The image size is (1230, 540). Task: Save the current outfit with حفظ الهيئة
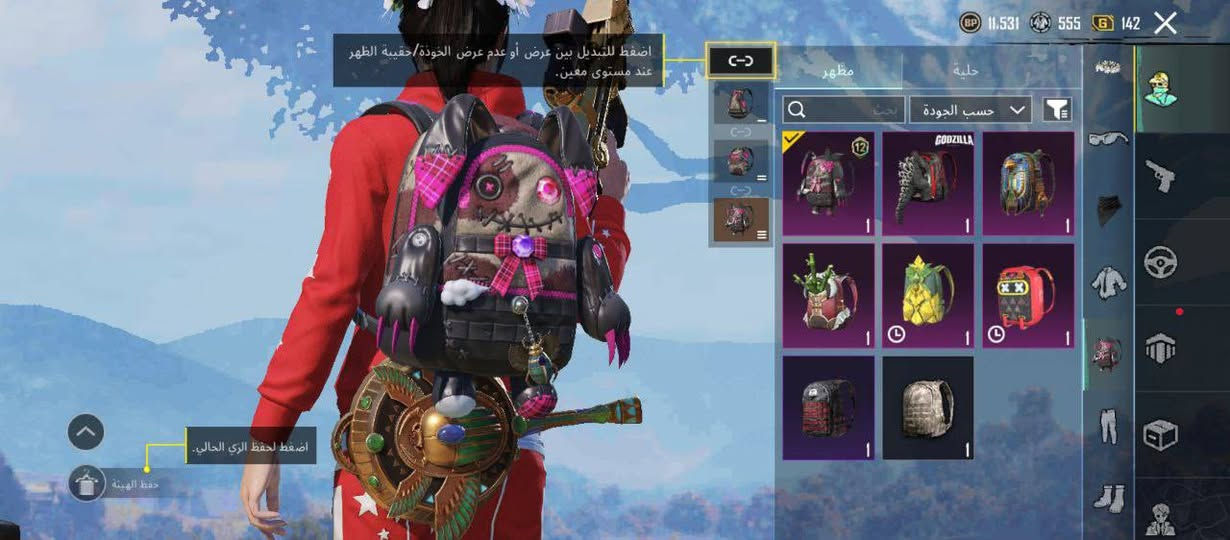click(88, 484)
